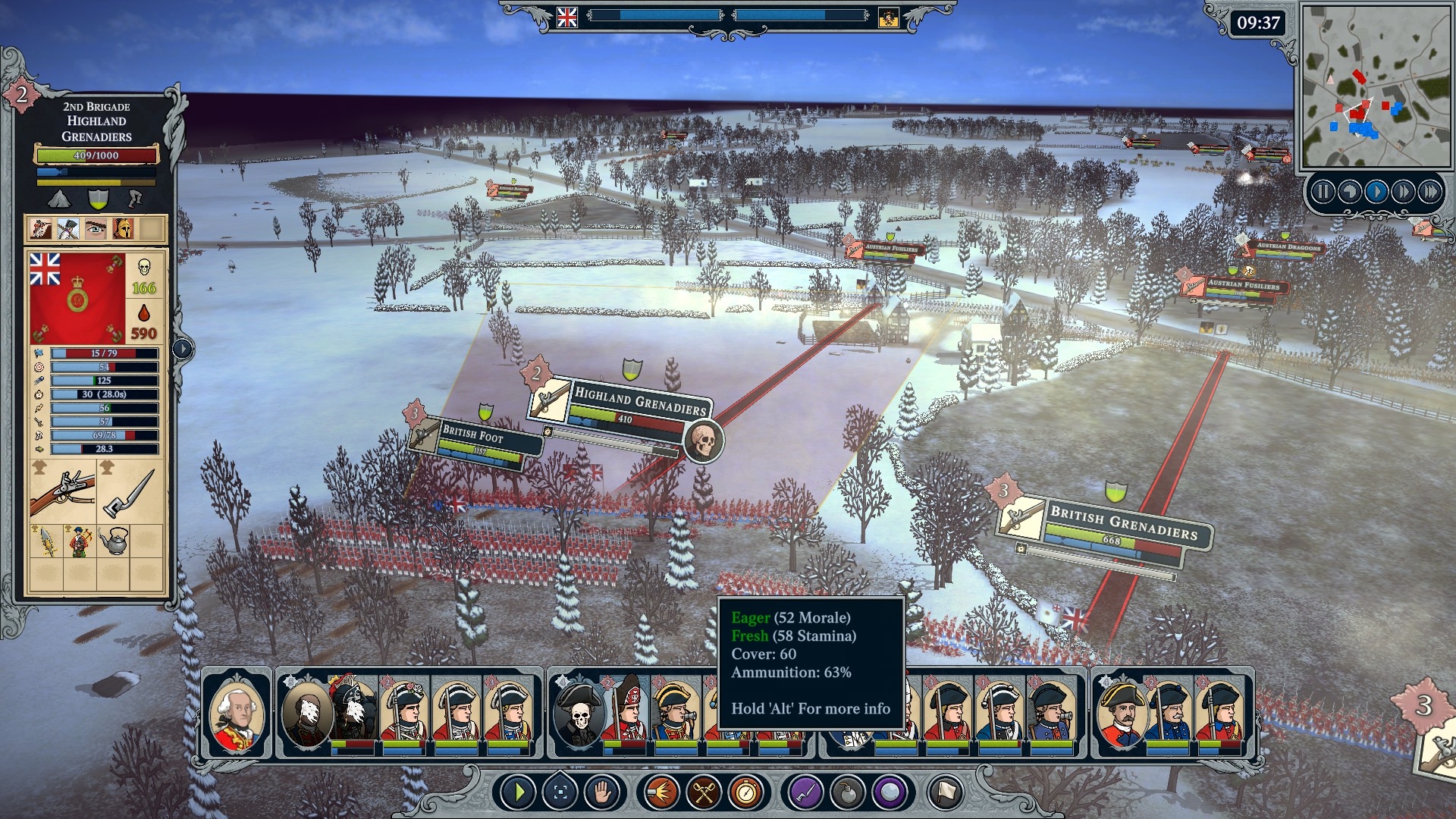Expand the unit panel side arrow
Viewport: 1456px width, 819px height.
click(183, 349)
